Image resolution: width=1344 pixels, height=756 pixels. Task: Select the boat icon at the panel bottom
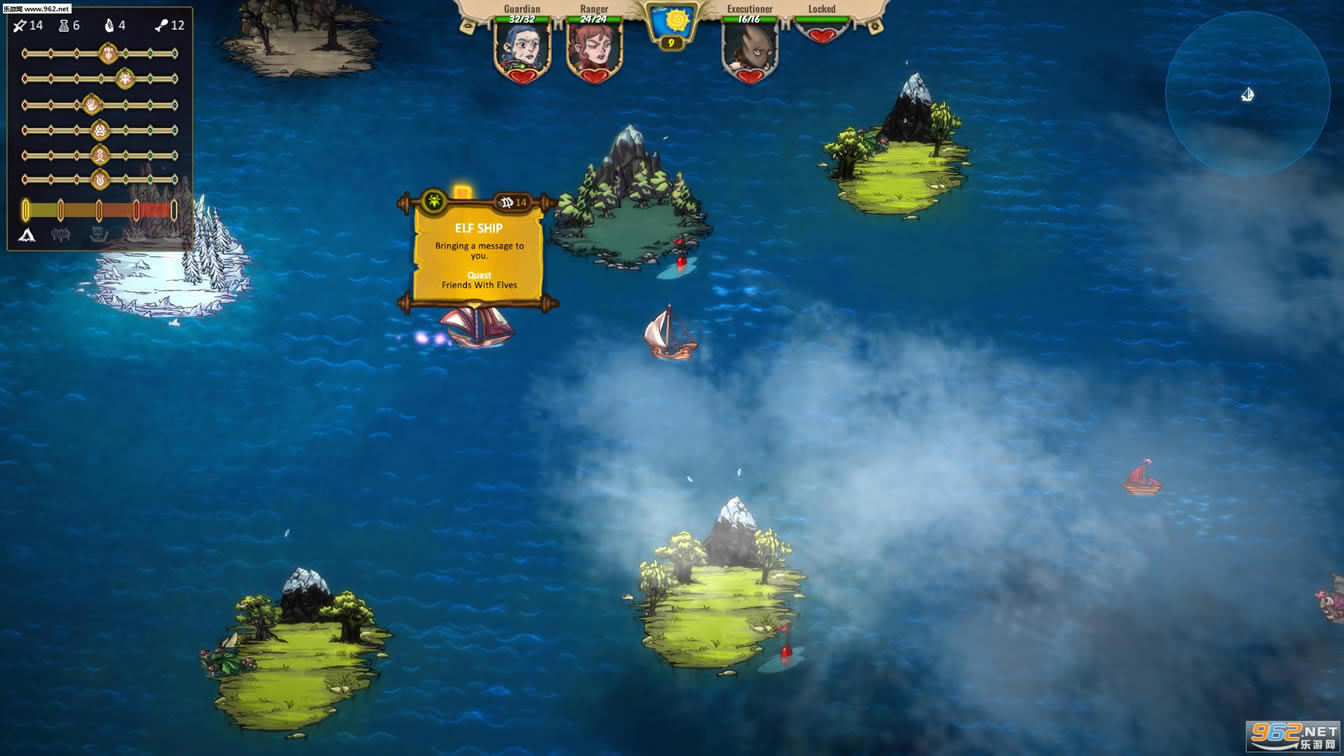tap(99, 233)
